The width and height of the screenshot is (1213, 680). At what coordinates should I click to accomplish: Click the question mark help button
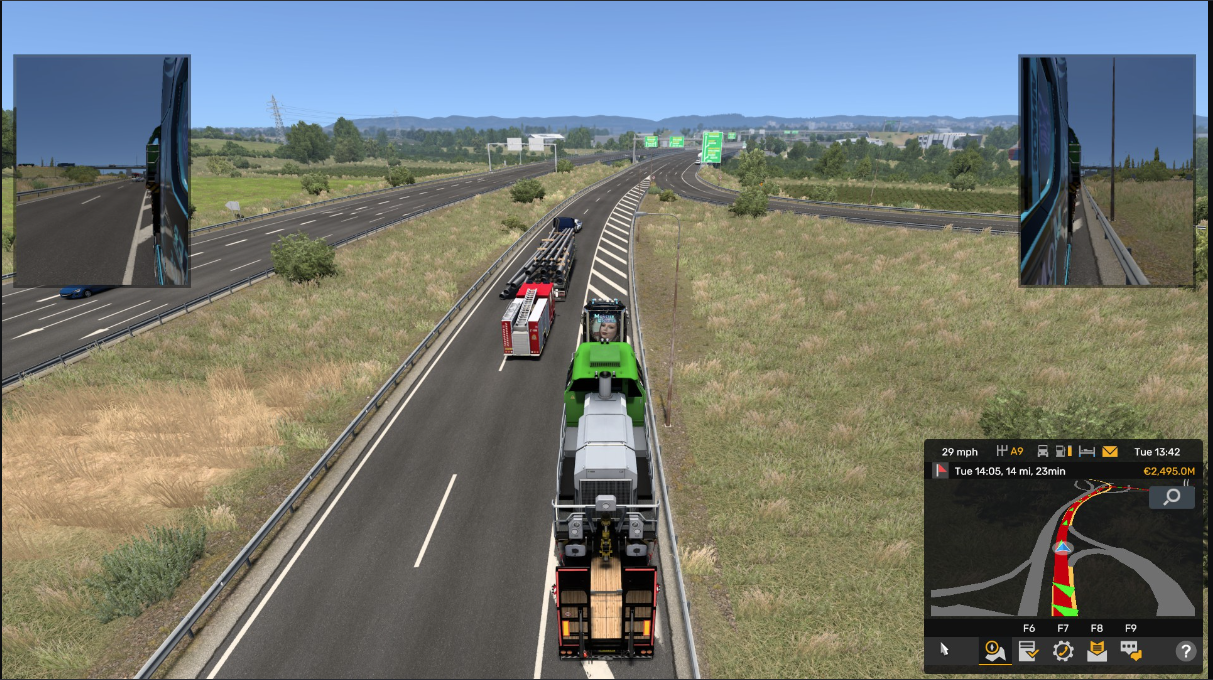pos(1186,651)
